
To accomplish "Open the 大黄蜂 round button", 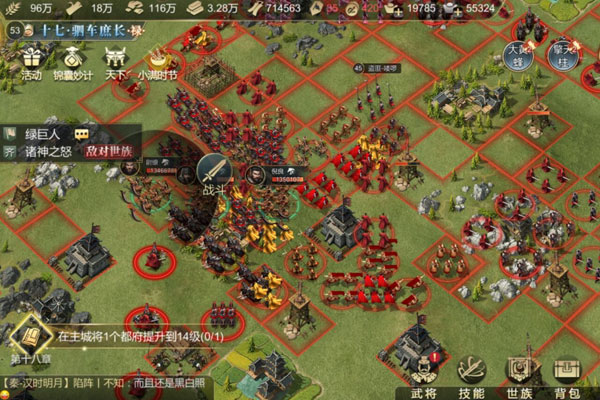I will pyautogui.click(x=517, y=50).
